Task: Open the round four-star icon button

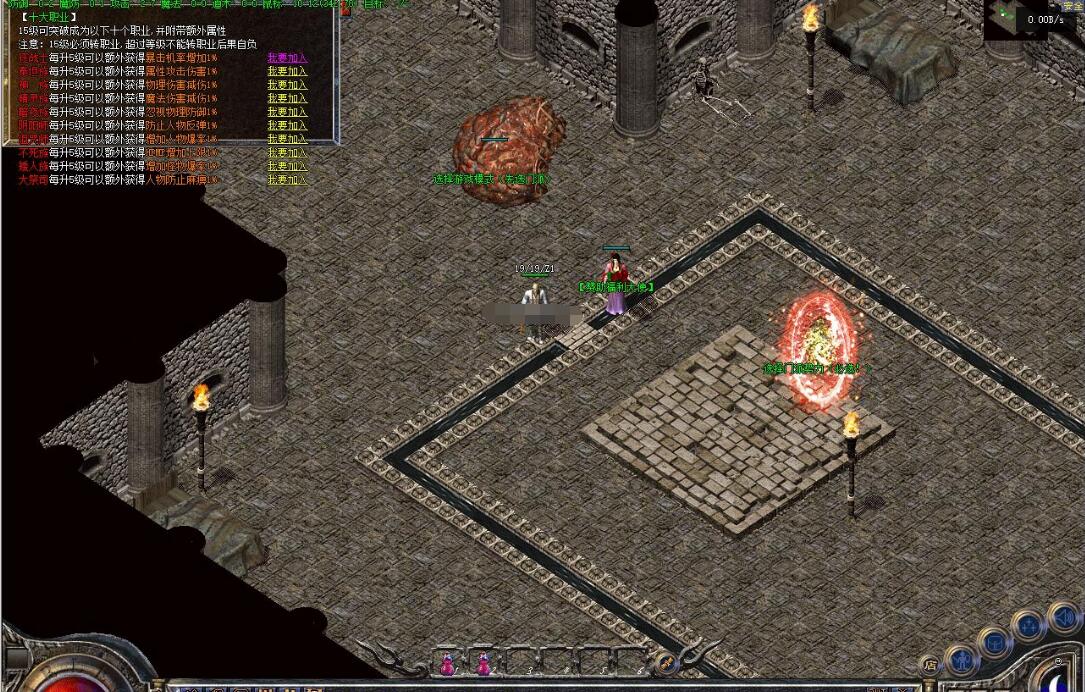Action: [1028, 626]
